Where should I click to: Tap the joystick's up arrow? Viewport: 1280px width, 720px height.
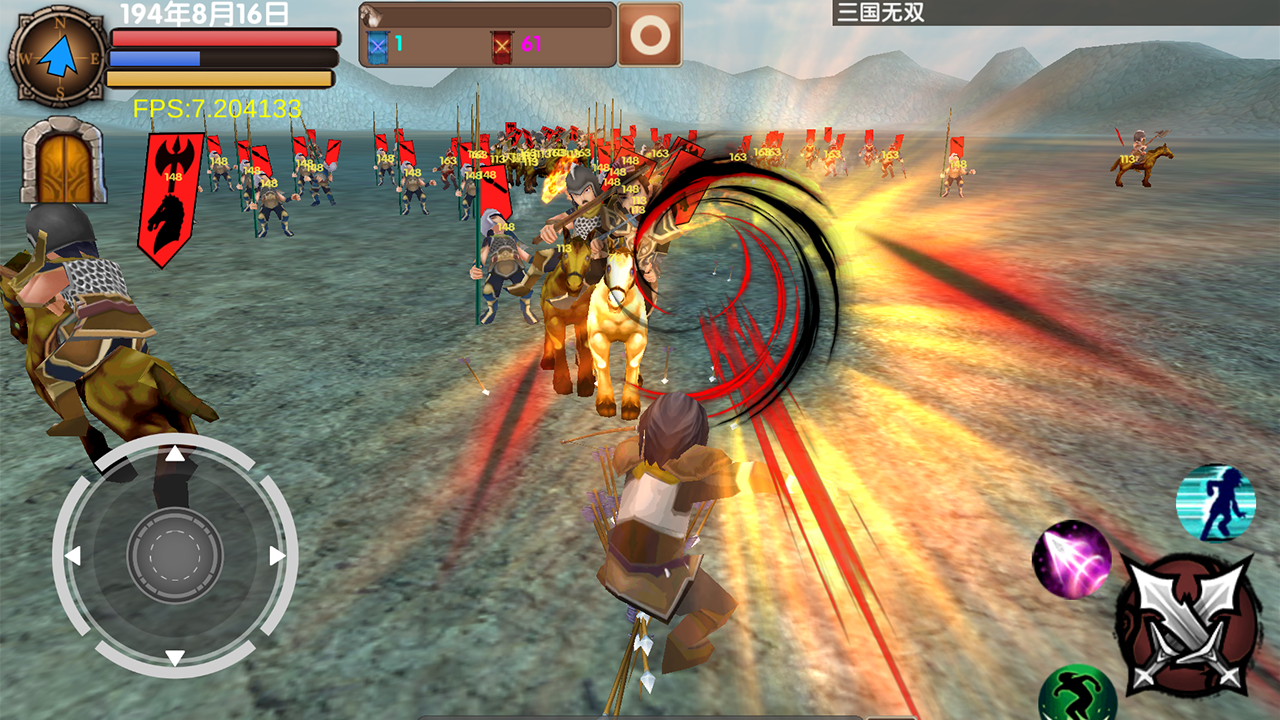[x=175, y=454]
